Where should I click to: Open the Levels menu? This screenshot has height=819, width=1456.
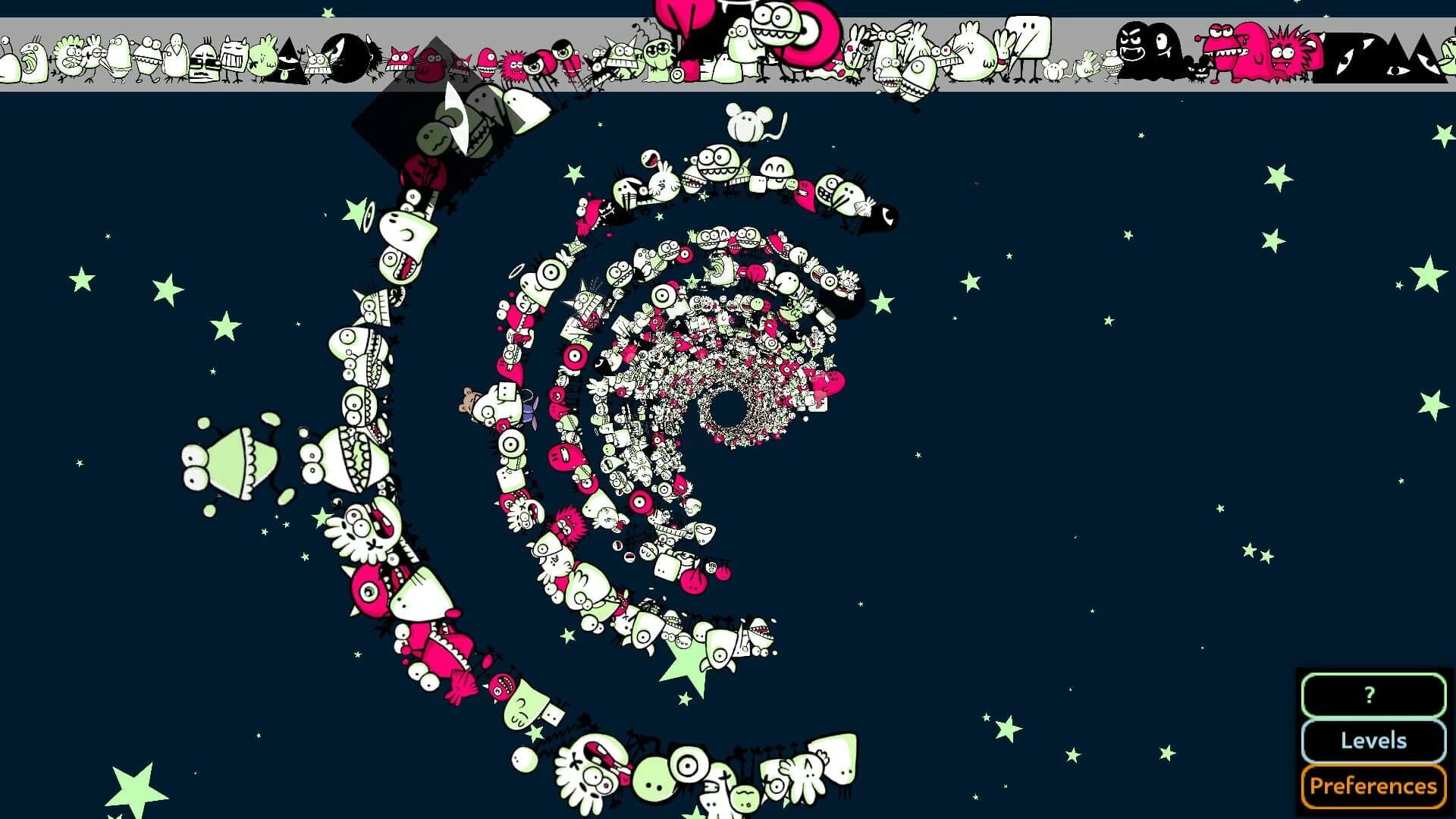point(1374,742)
